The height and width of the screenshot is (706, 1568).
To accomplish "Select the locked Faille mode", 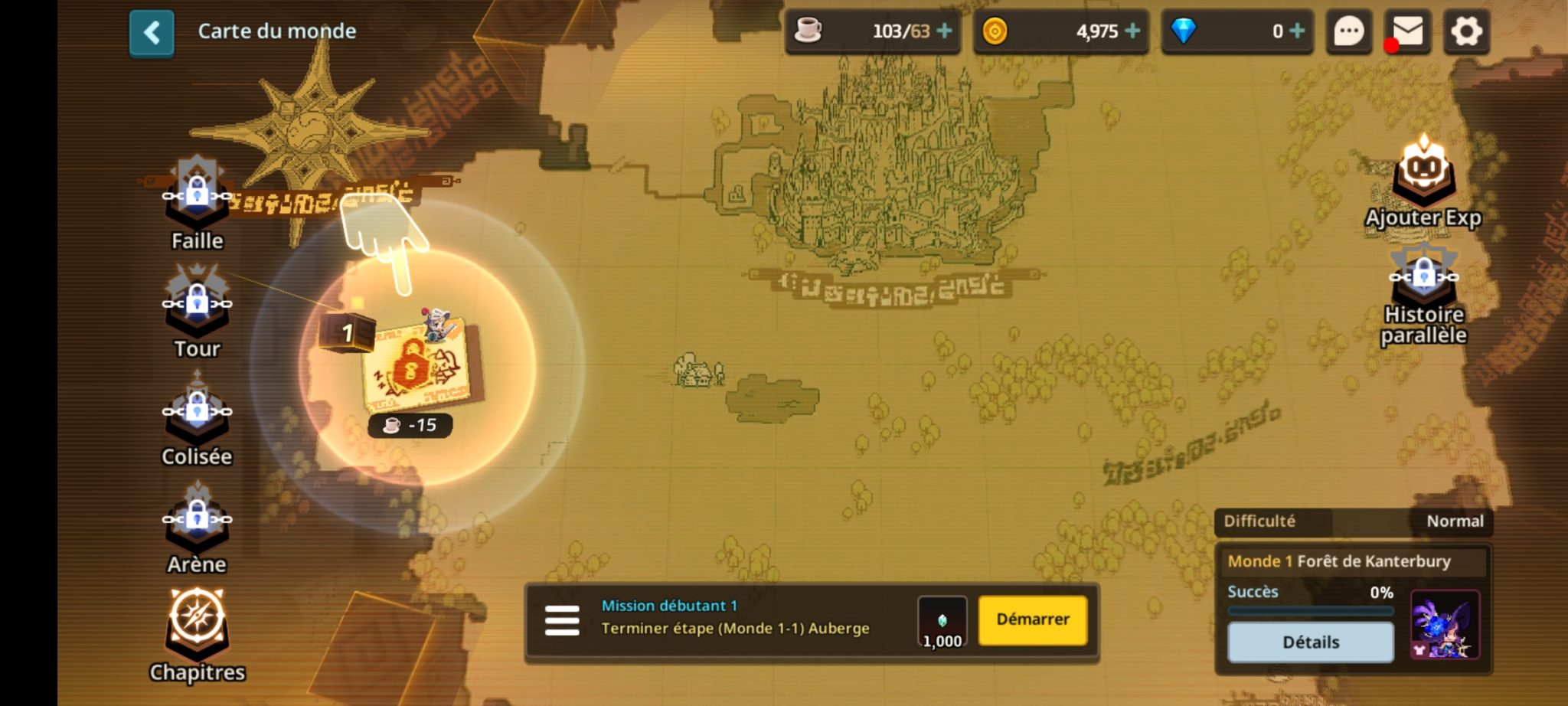I will point(197,204).
